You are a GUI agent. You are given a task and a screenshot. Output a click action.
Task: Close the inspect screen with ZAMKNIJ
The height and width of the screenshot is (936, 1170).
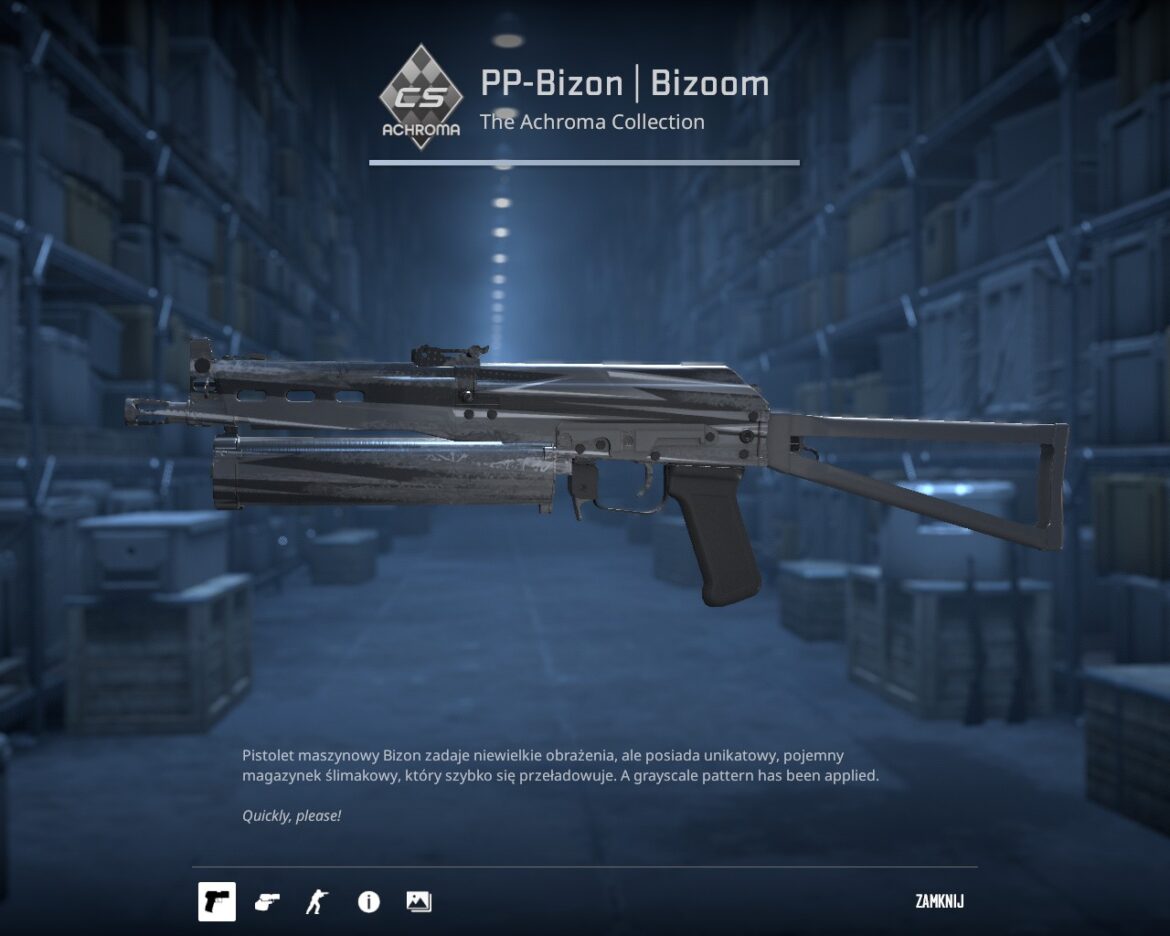coord(939,902)
